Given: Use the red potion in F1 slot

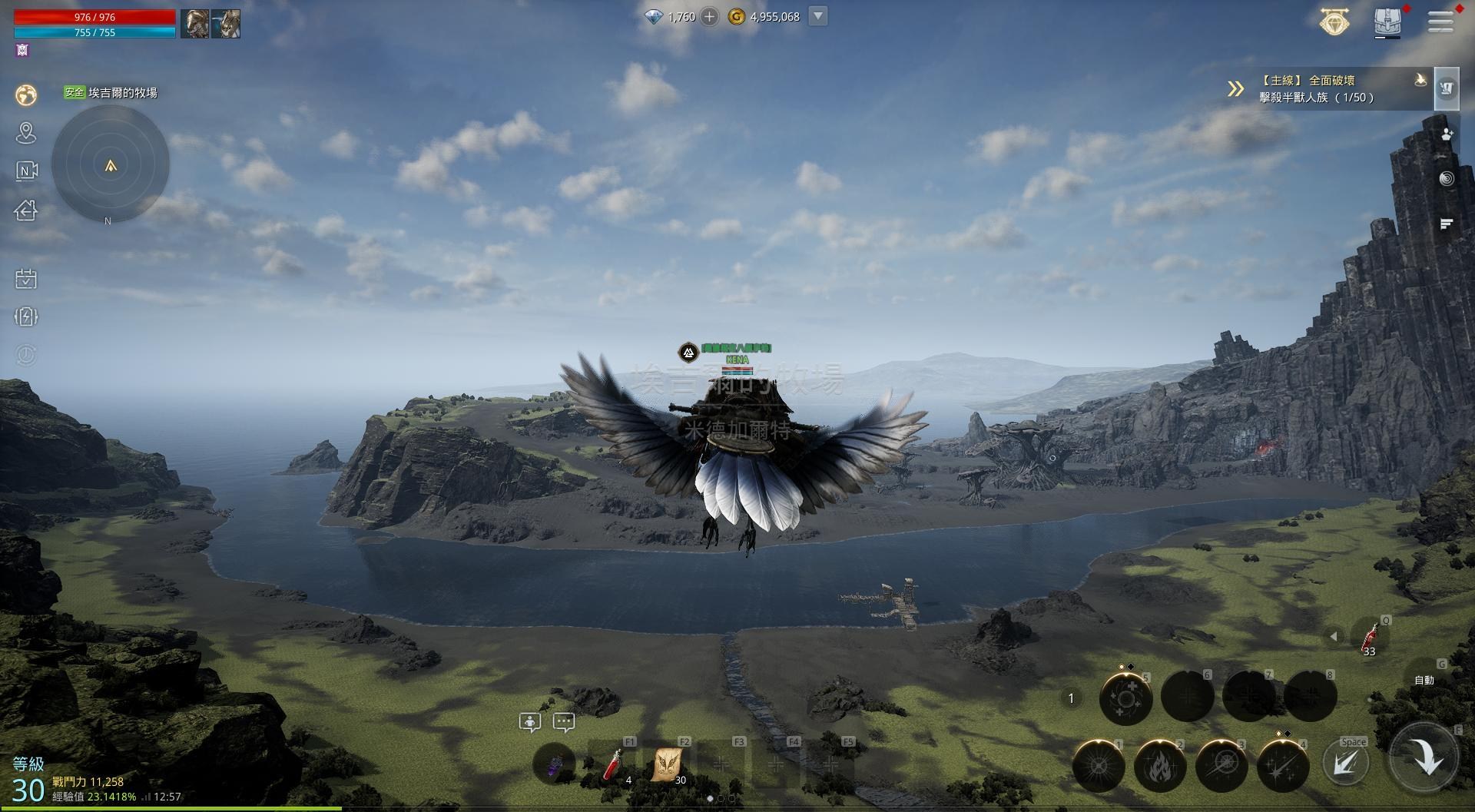Looking at the screenshot, I should click(x=612, y=765).
